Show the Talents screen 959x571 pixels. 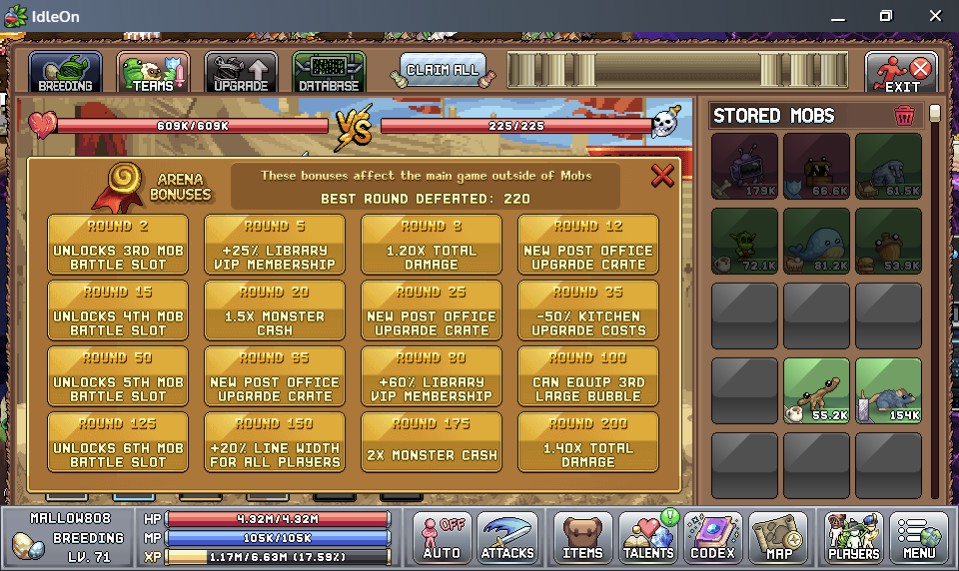point(647,537)
